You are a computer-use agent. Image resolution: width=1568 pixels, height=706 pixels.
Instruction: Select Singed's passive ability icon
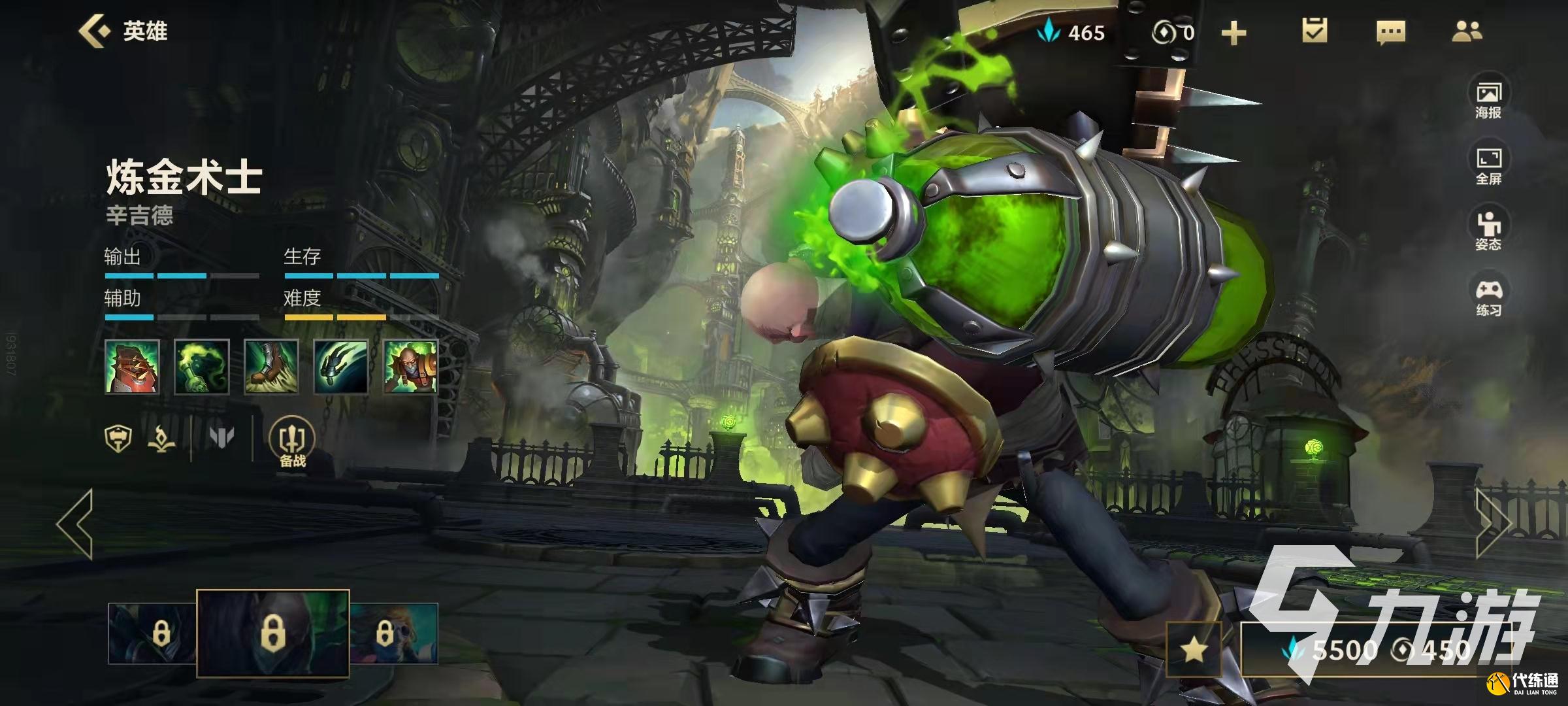point(132,367)
